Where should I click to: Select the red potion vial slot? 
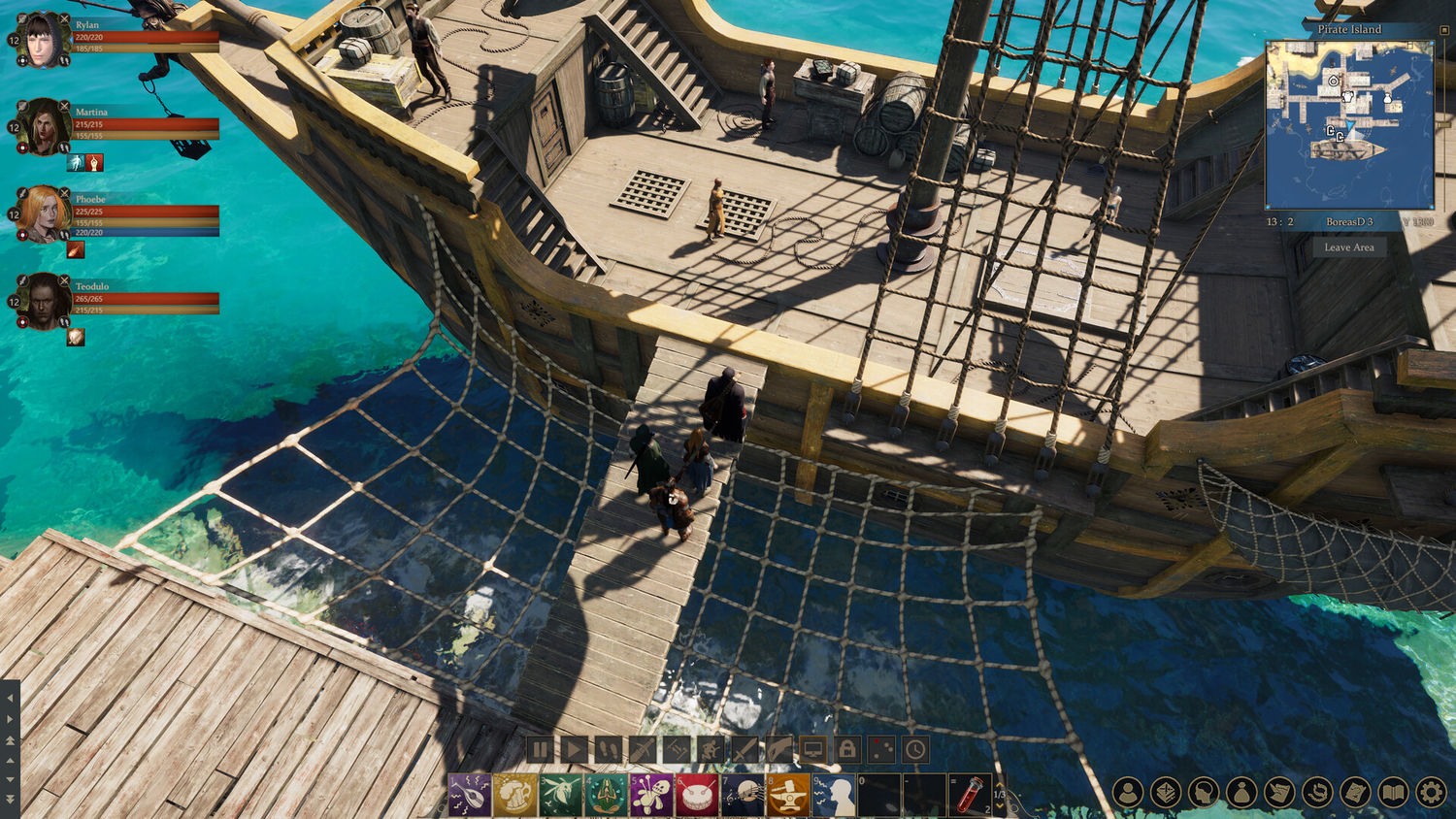coord(968,796)
